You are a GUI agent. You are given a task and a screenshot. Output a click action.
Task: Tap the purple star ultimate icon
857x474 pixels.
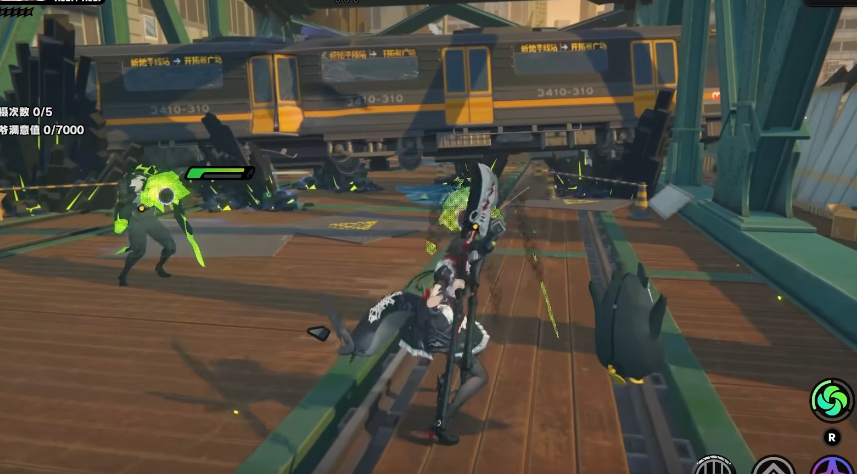pyautogui.click(x=831, y=467)
